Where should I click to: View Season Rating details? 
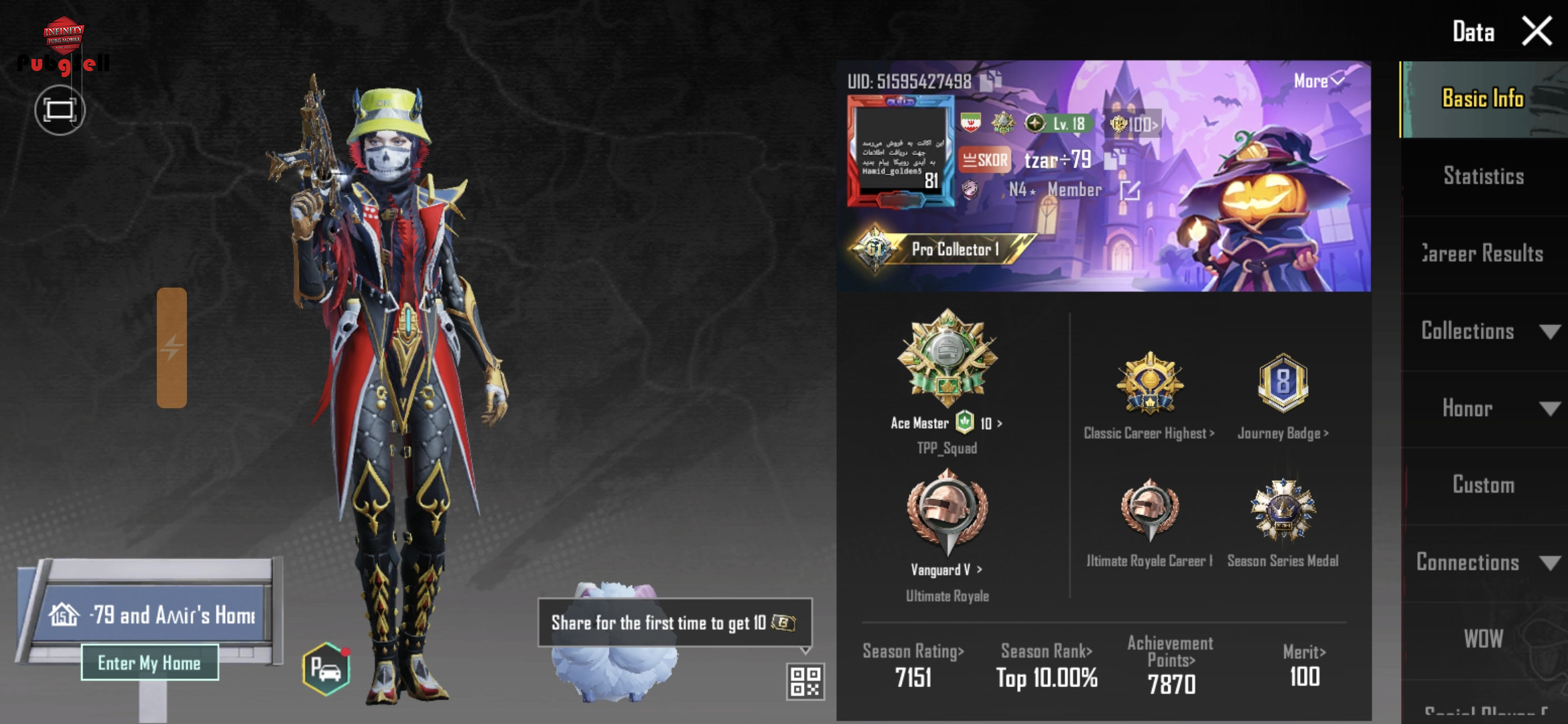(x=913, y=652)
